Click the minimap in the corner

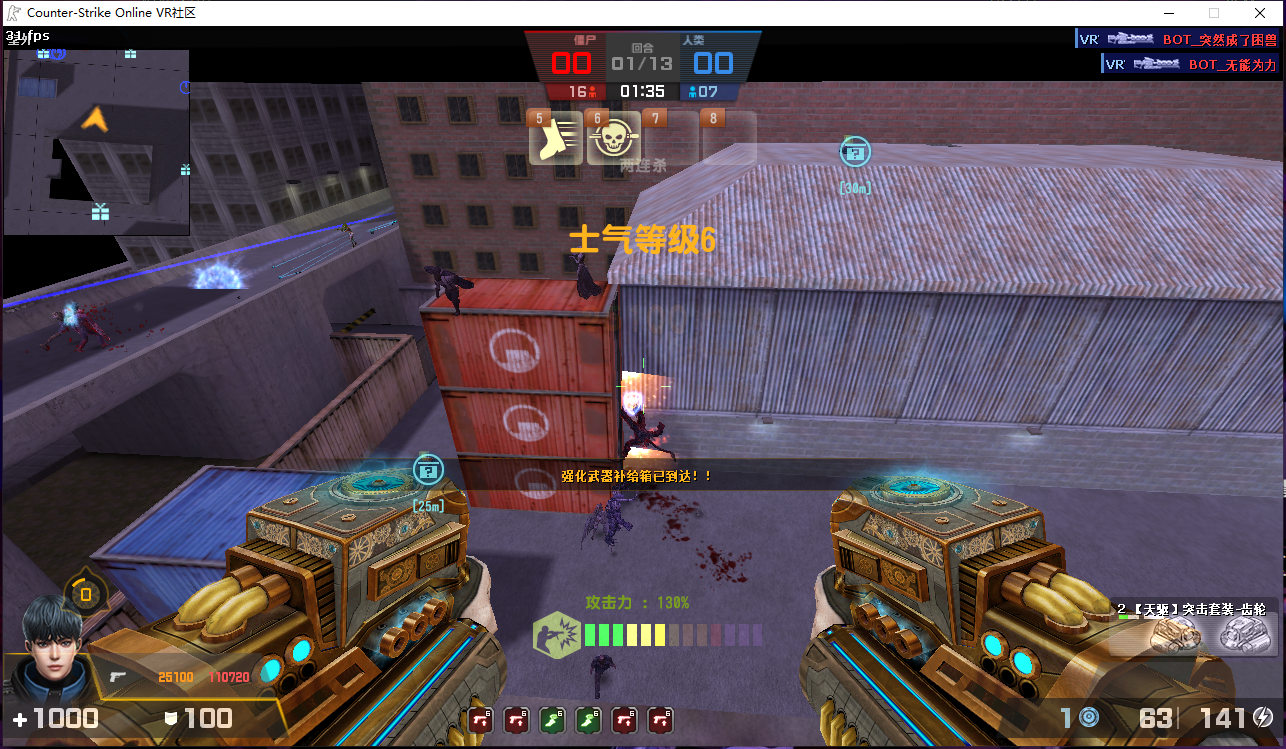96,142
